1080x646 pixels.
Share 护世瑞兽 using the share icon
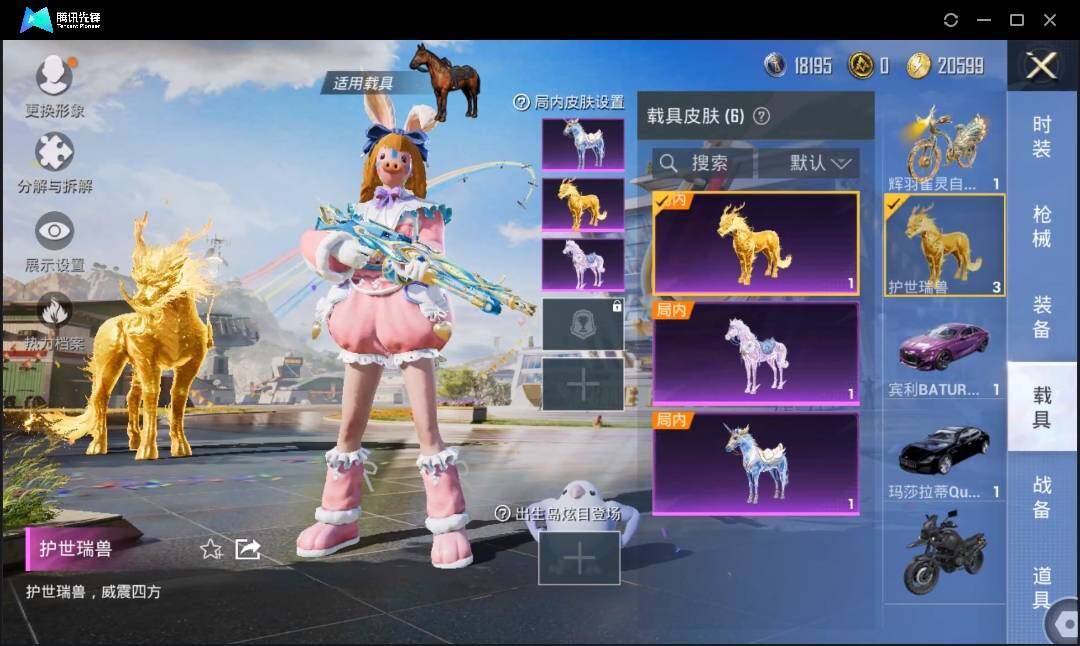(247, 548)
